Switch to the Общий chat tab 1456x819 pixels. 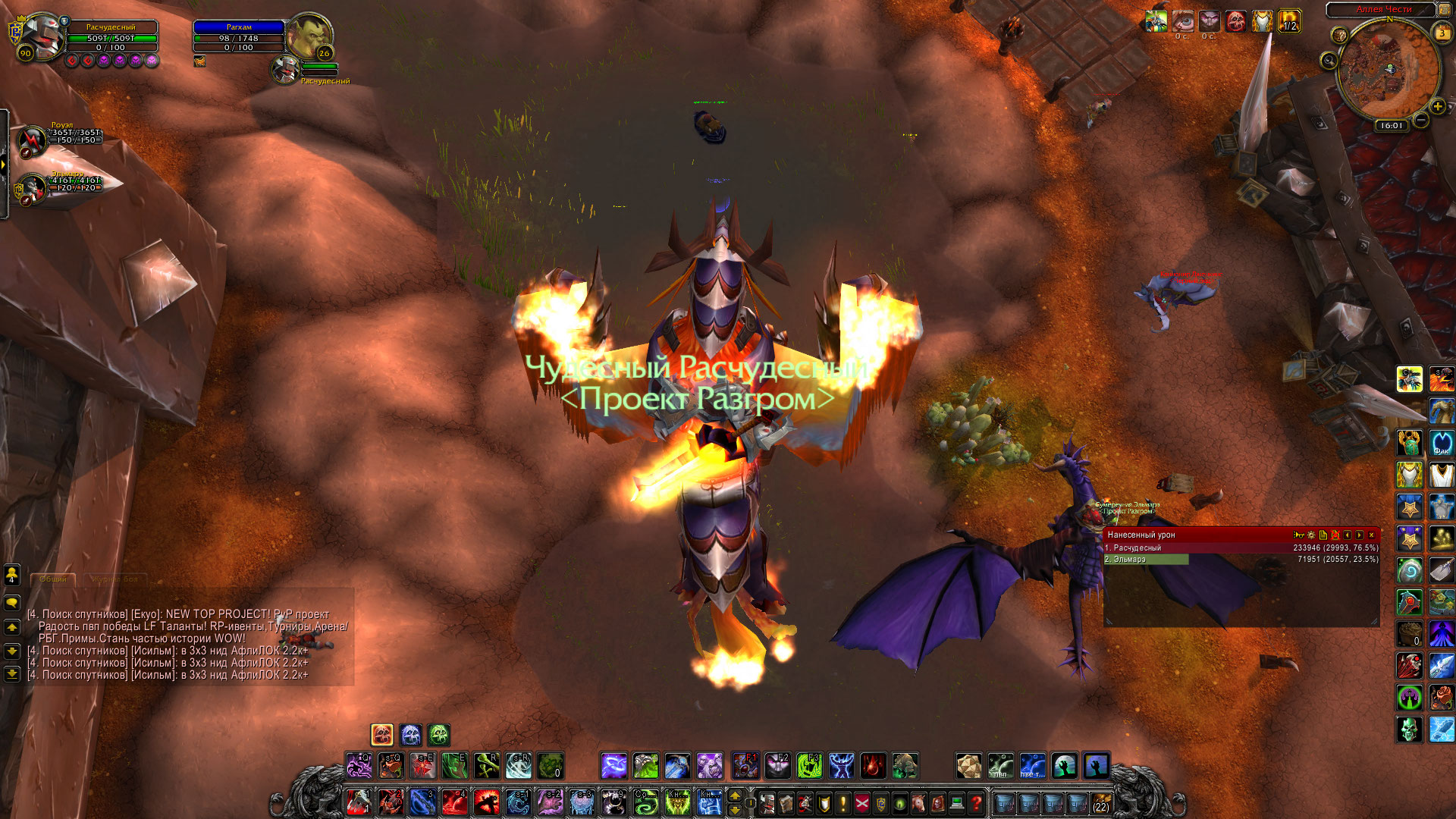pyautogui.click(x=53, y=579)
